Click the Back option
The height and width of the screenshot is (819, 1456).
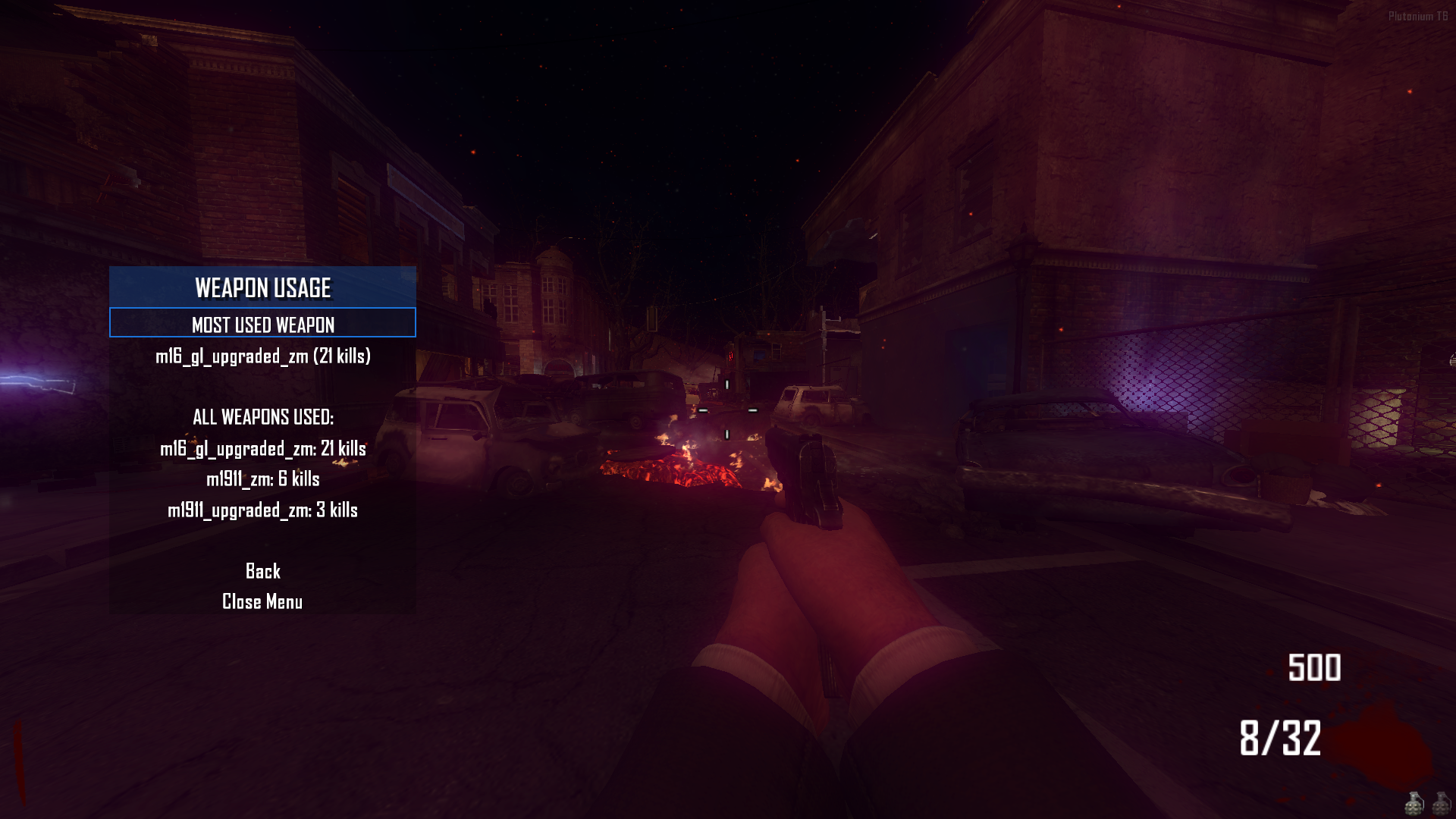click(262, 571)
